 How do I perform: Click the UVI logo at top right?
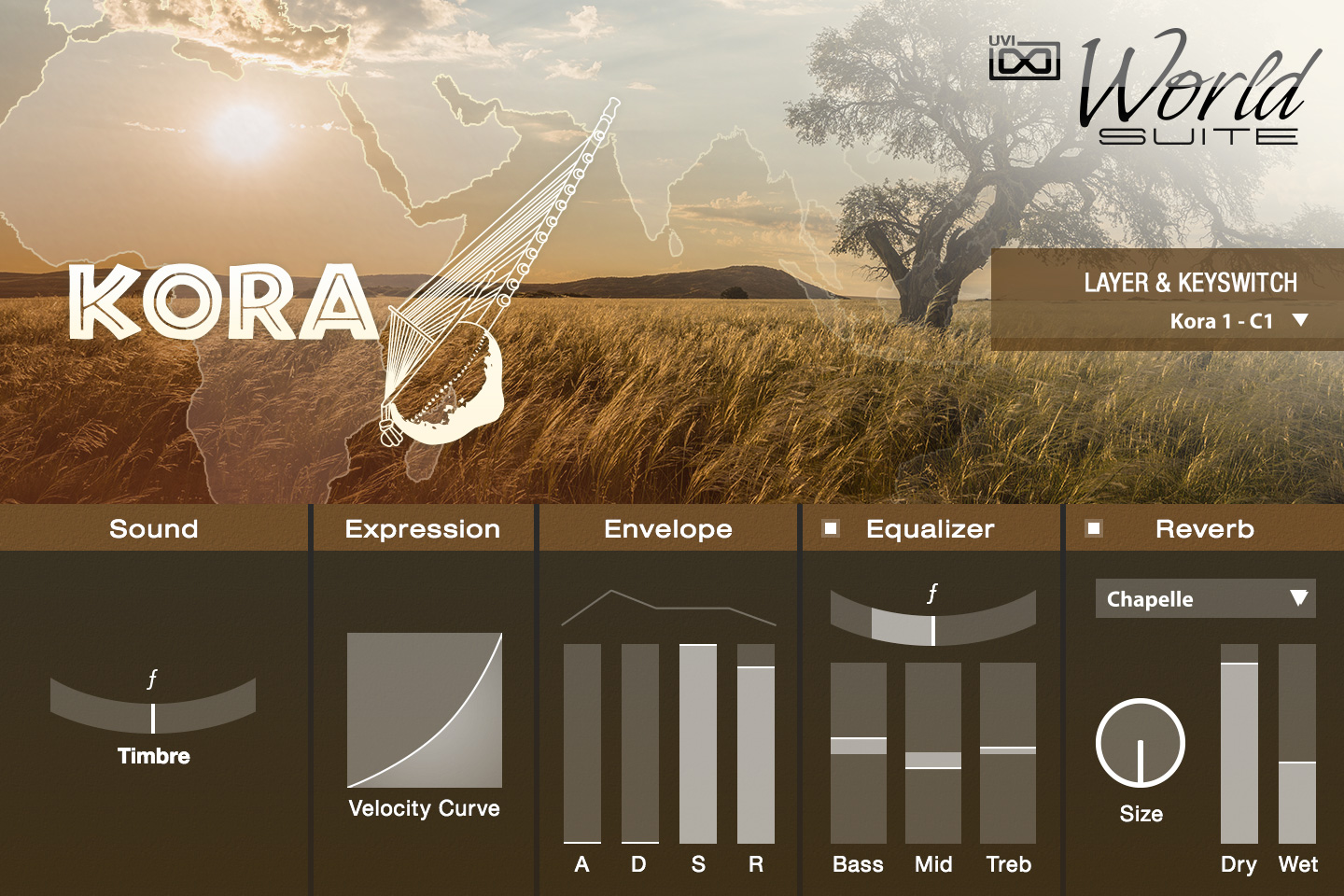tap(1025, 61)
